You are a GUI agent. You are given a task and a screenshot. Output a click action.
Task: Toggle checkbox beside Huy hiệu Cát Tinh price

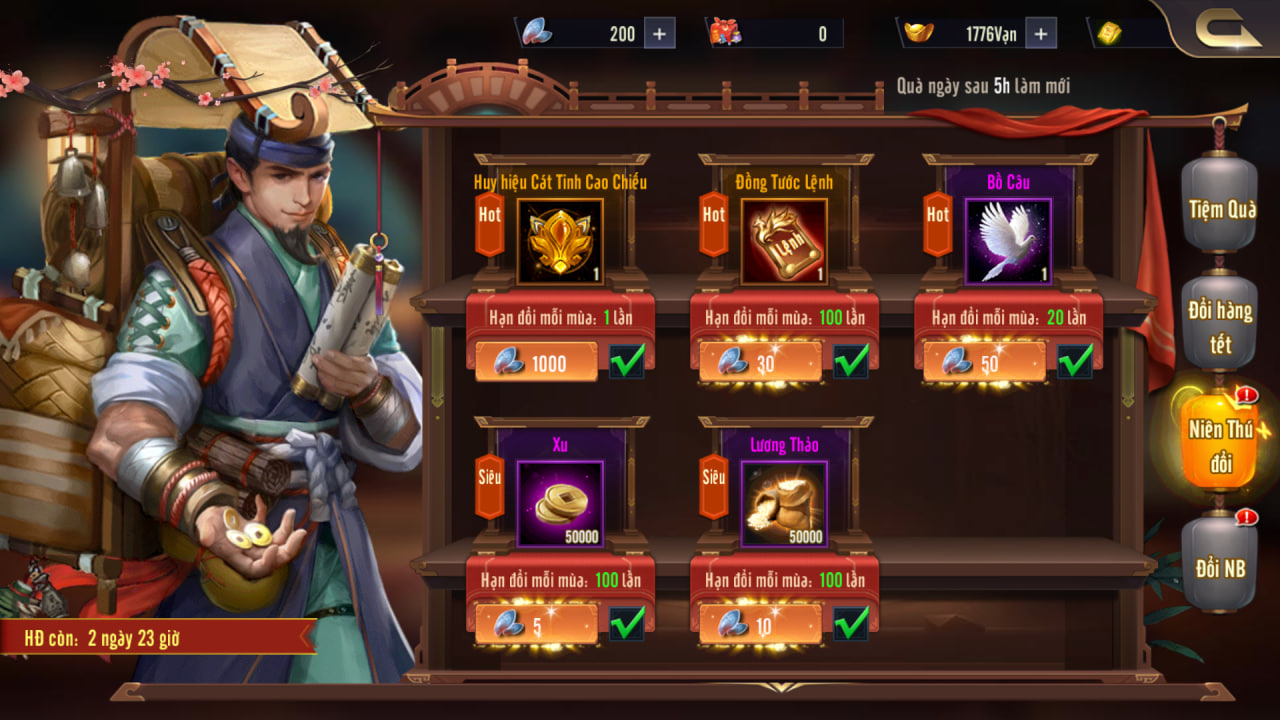[627, 361]
